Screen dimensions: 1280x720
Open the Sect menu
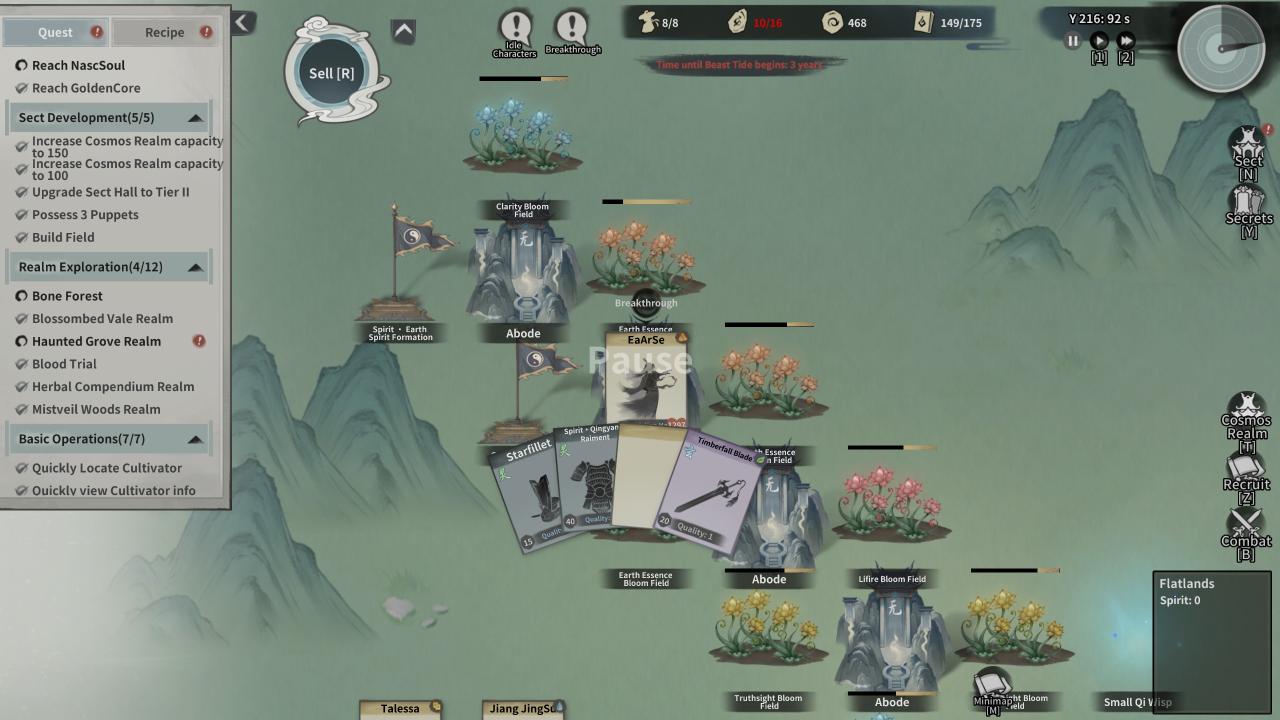(1247, 152)
